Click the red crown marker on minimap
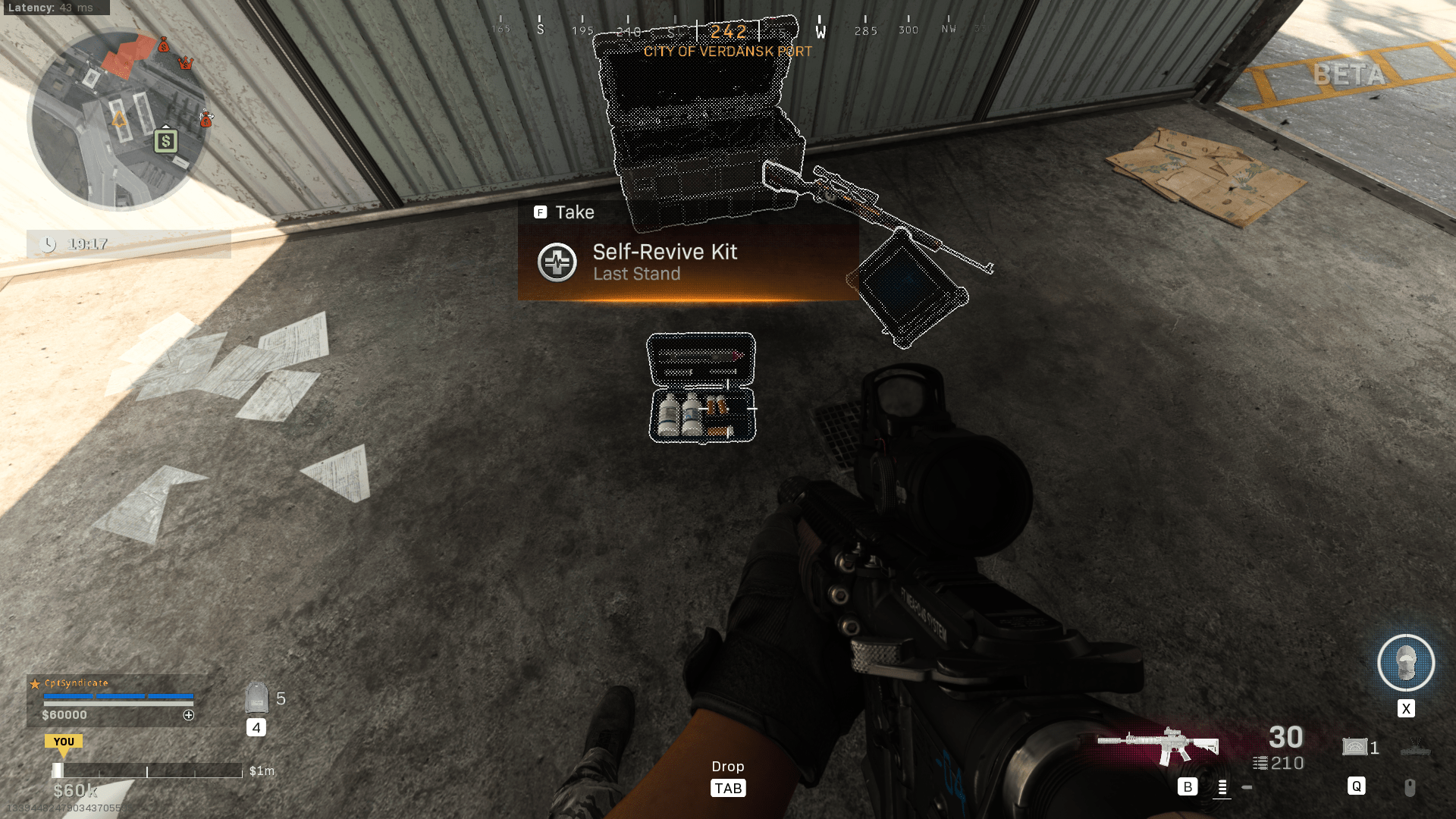Screen dimensions: 1456x819 click(x=185, y=63)
